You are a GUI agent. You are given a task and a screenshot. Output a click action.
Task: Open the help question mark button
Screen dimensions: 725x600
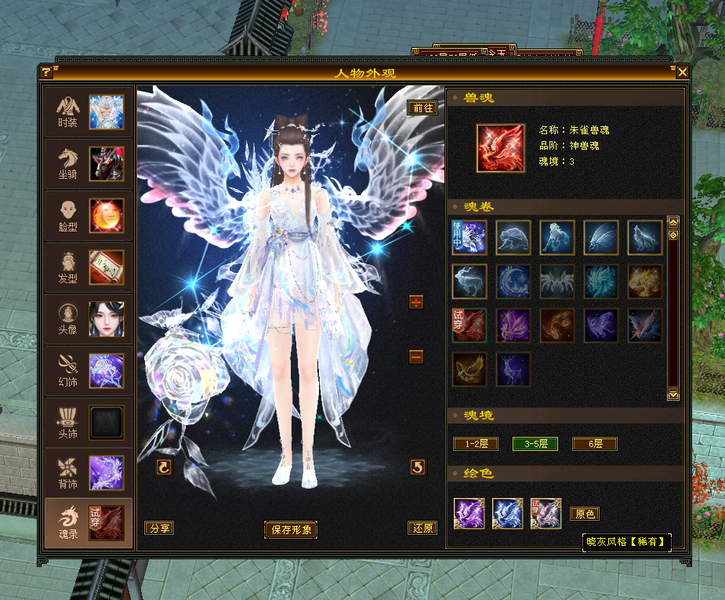[x=46, y=72]
